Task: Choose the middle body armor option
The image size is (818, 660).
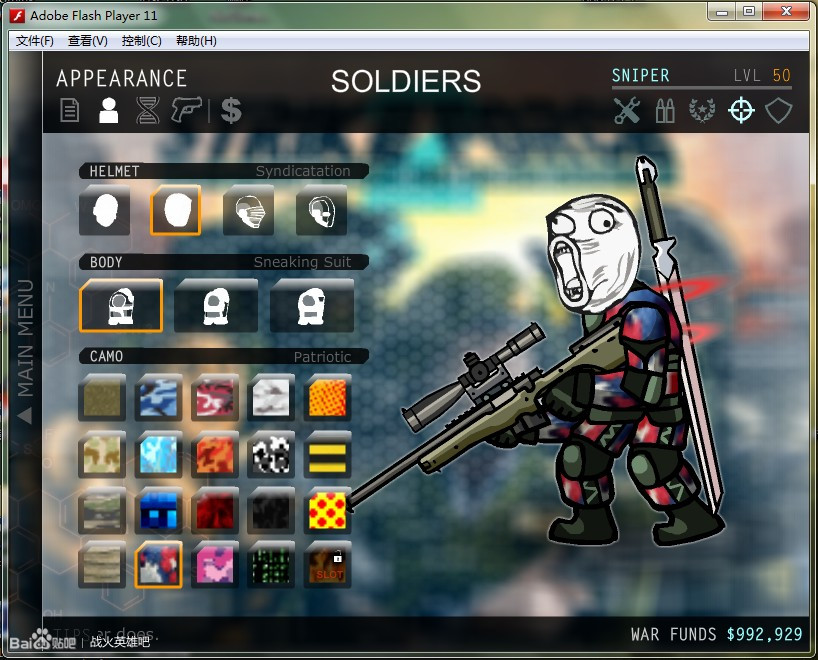Action: [216, 305]
